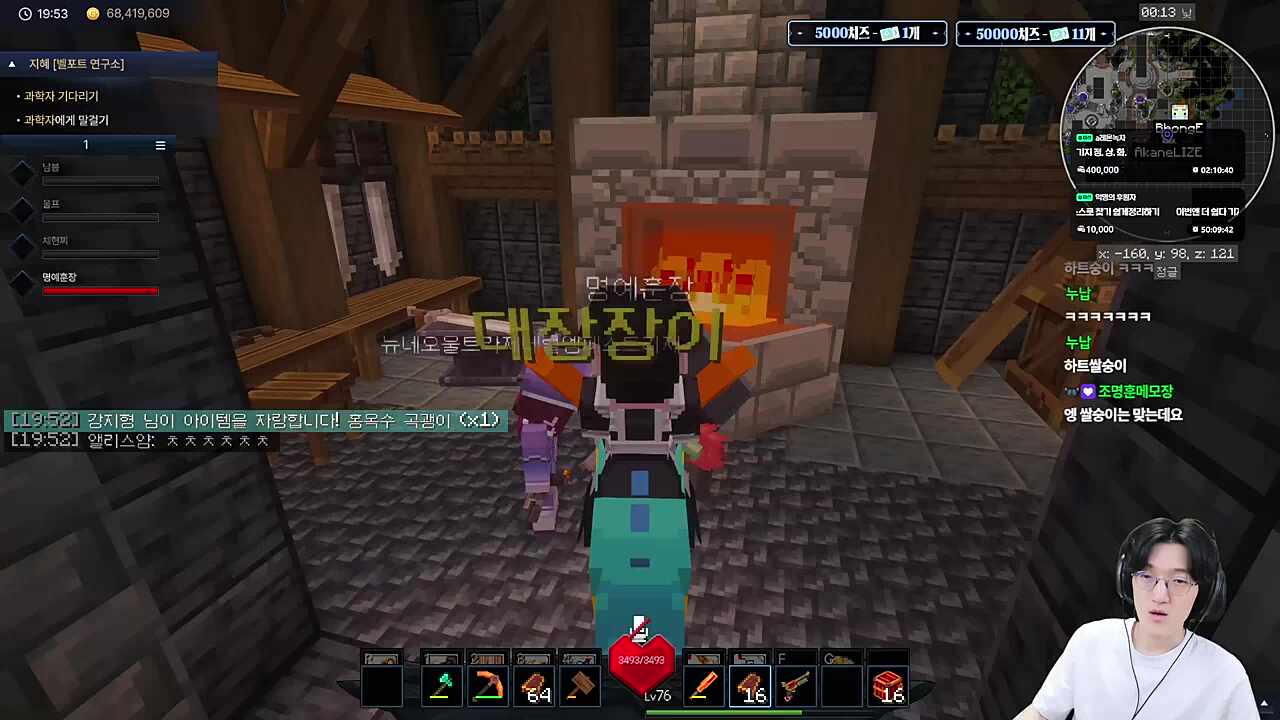1280x720 pixels.
Task: Select the green axe hotbar slot
Action: (x=441, y=687)
